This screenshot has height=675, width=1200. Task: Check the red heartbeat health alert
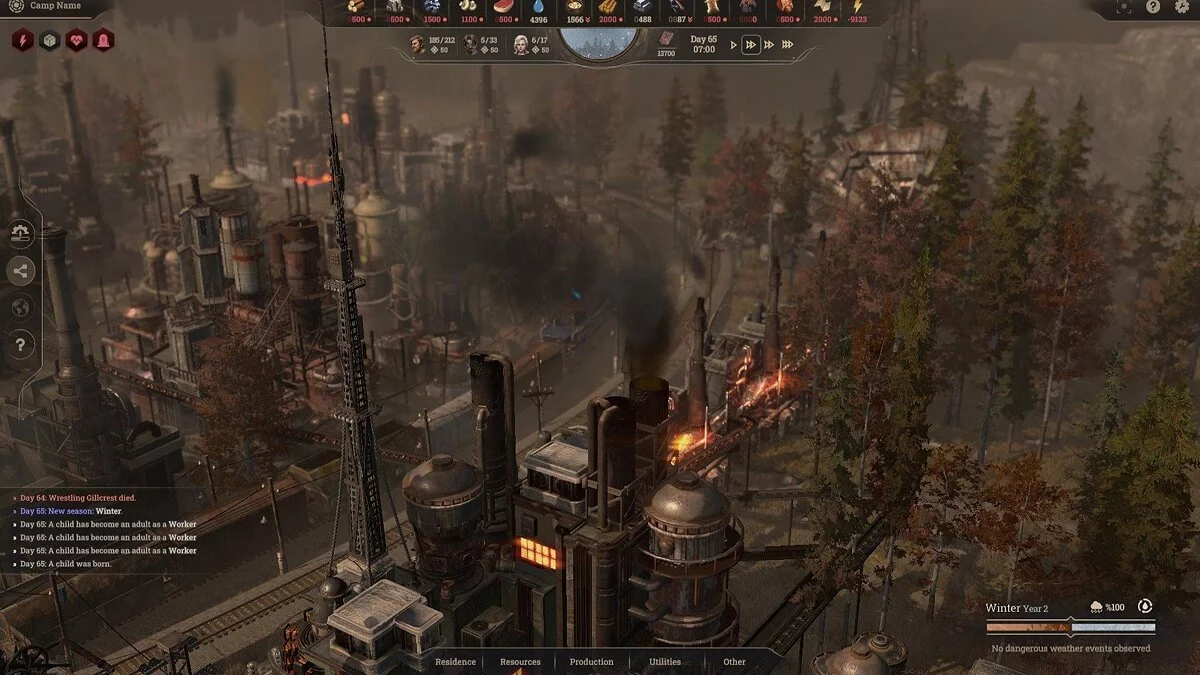point(76,40)
